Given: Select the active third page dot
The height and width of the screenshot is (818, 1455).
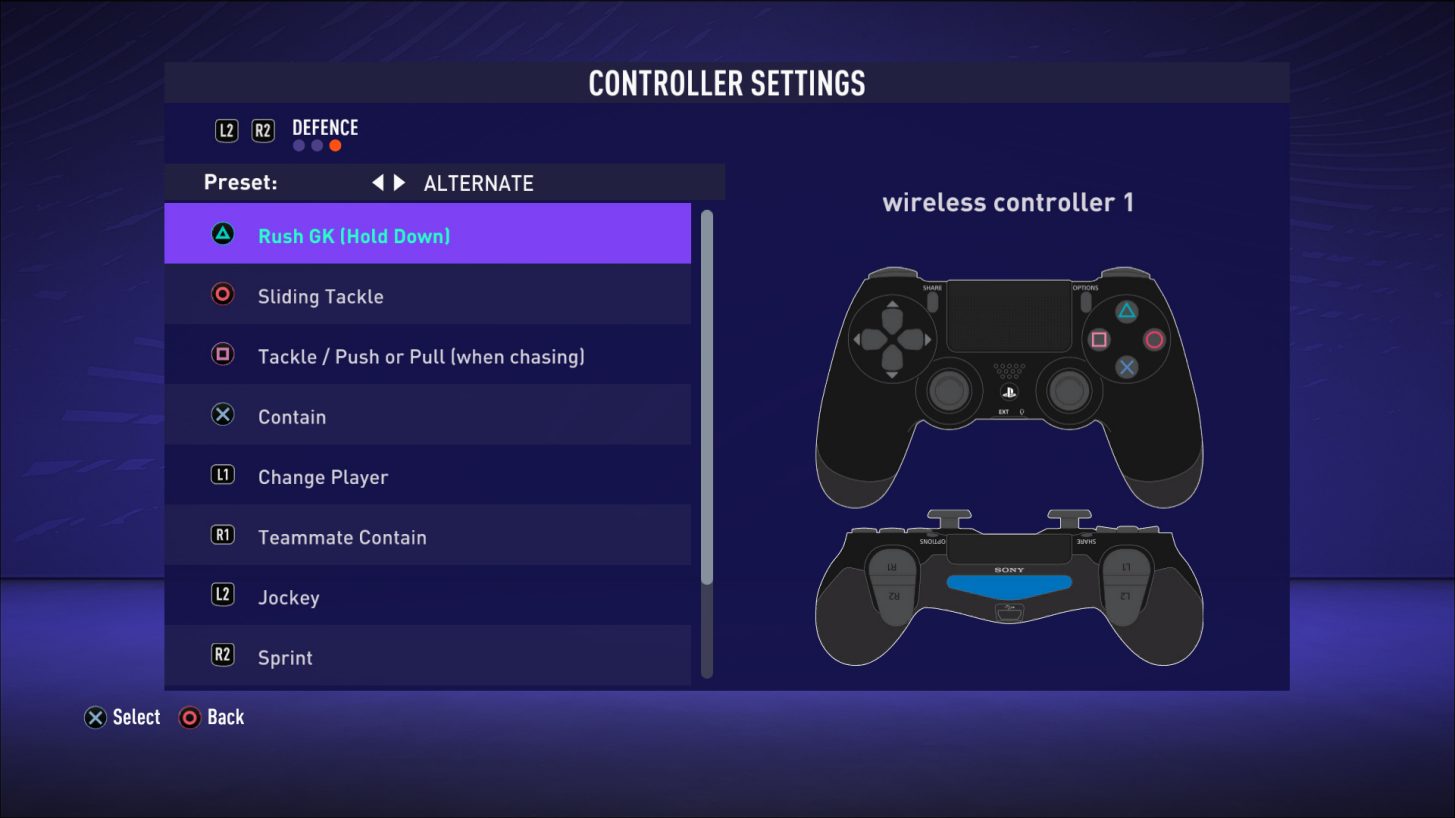Looking at the screenshot, I should click(x=334, y=145).
